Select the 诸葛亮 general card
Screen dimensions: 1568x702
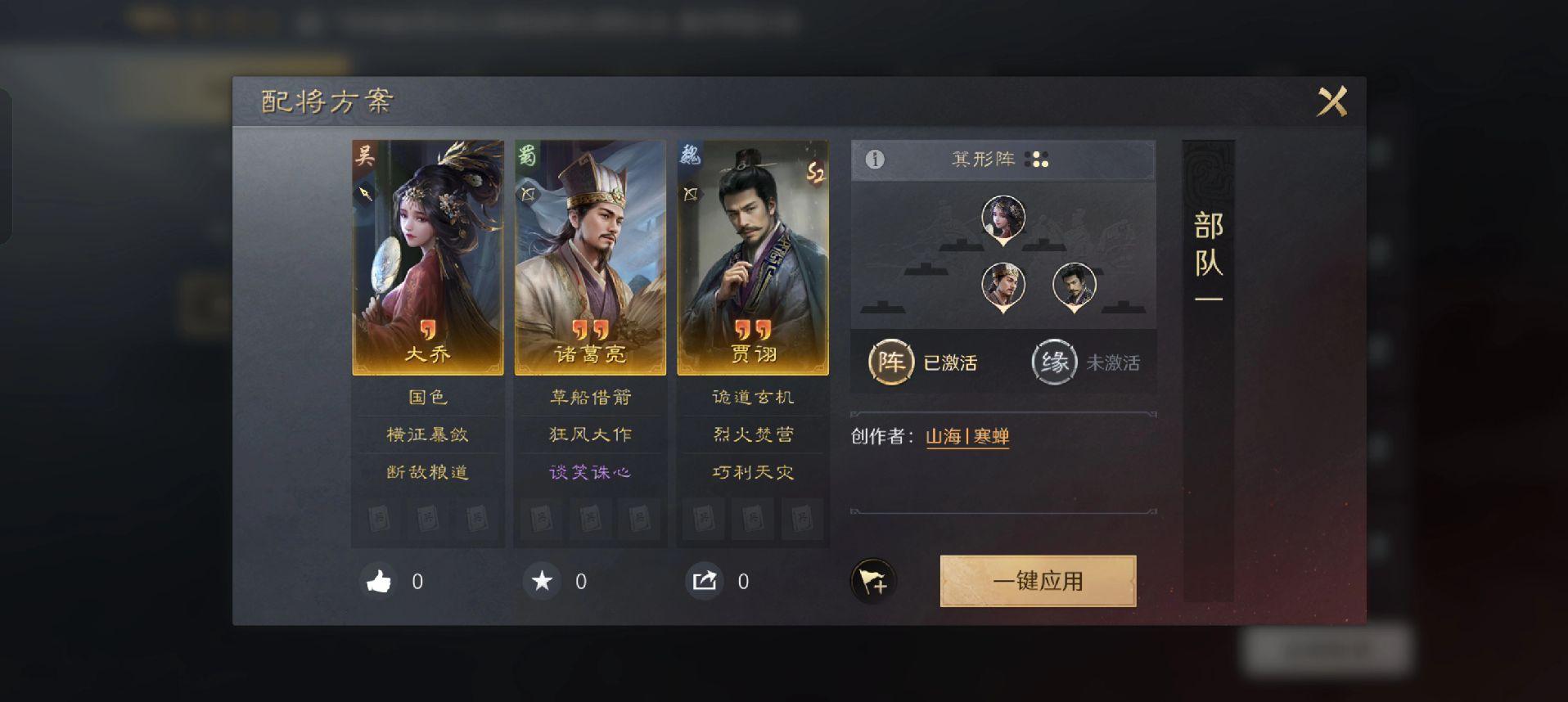(x=589, y=257)
